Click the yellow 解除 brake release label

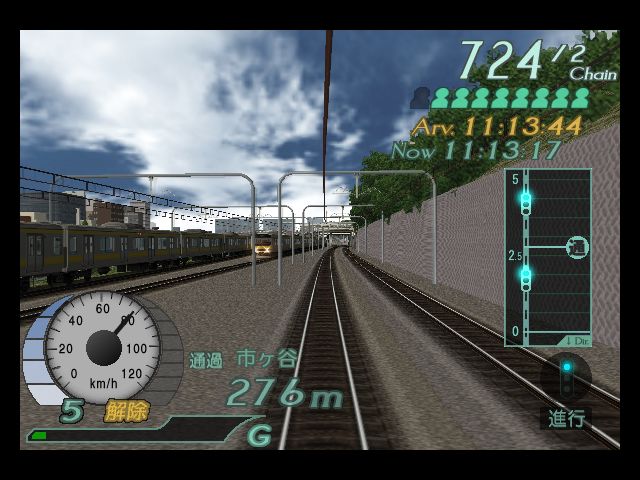coord(124,411)
